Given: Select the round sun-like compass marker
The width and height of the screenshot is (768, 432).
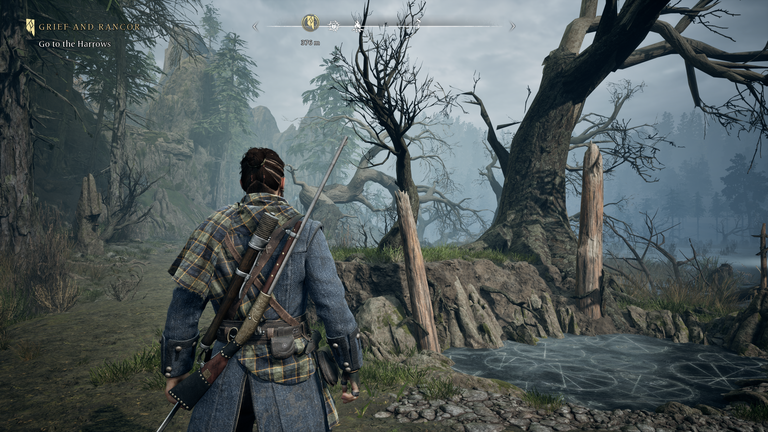Looking at the screenshot, I should point(334,24).
